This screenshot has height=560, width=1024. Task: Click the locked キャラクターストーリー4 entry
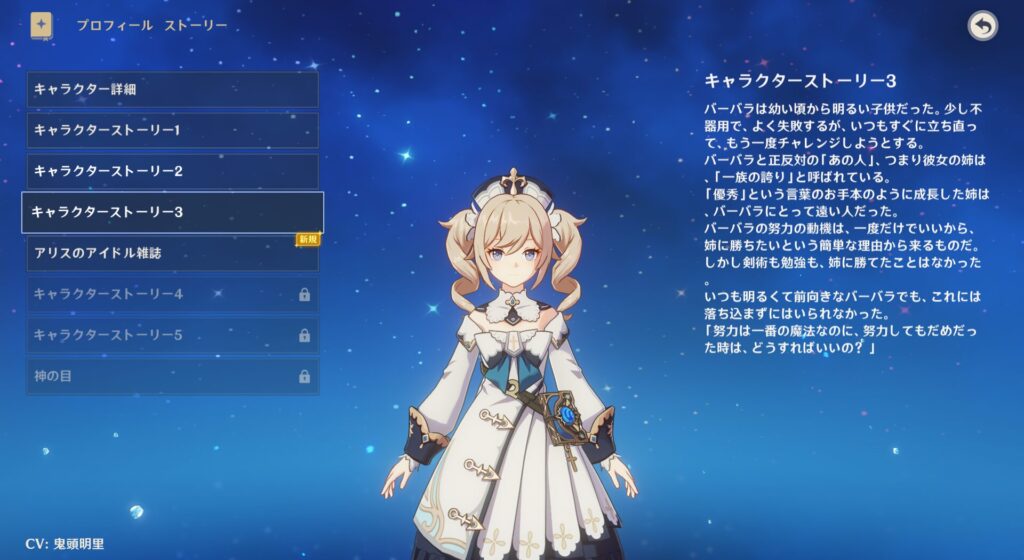click(172, 294)
